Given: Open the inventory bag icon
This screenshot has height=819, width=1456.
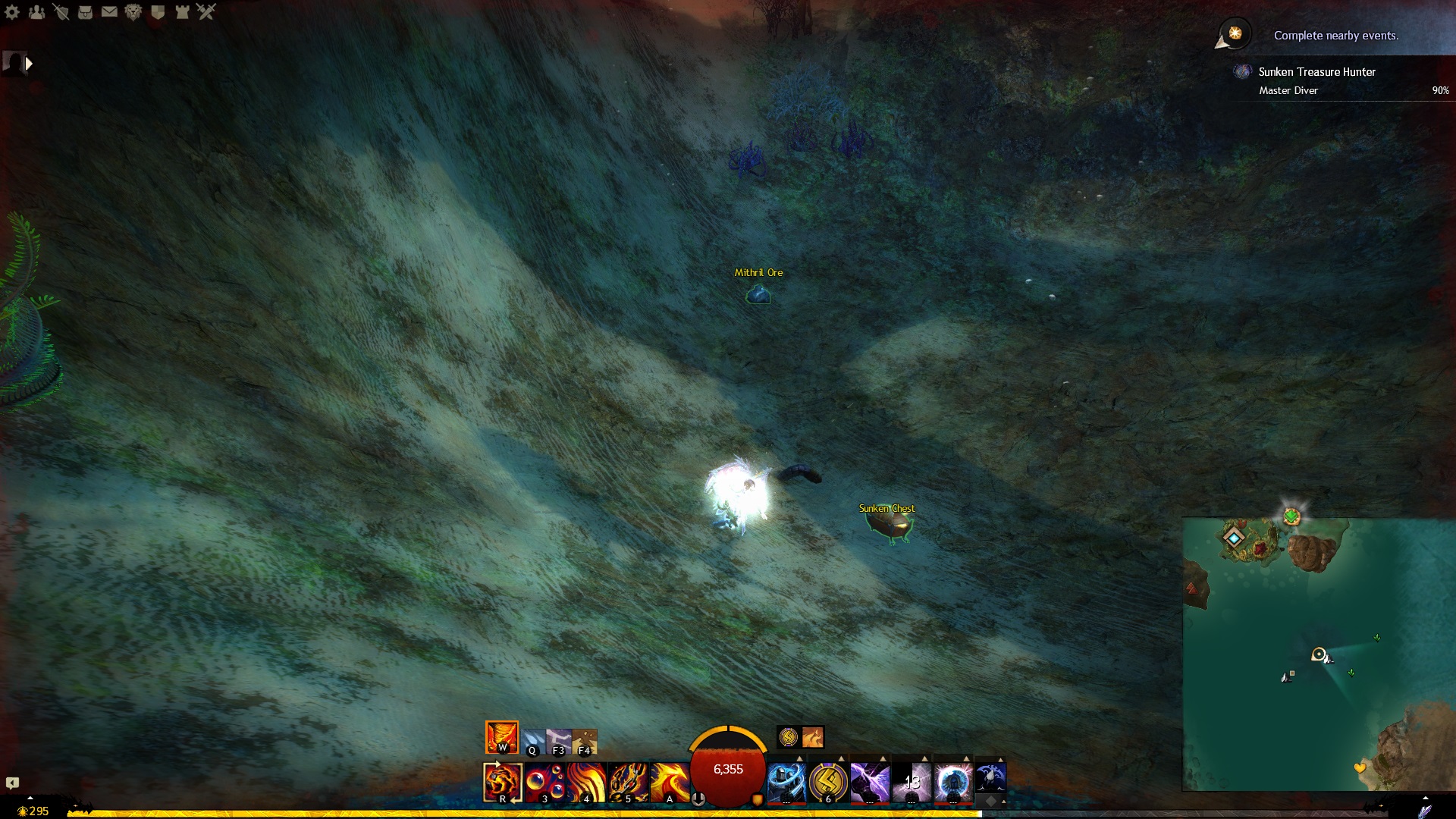Looking at the screenshot, I should point(85,11).
